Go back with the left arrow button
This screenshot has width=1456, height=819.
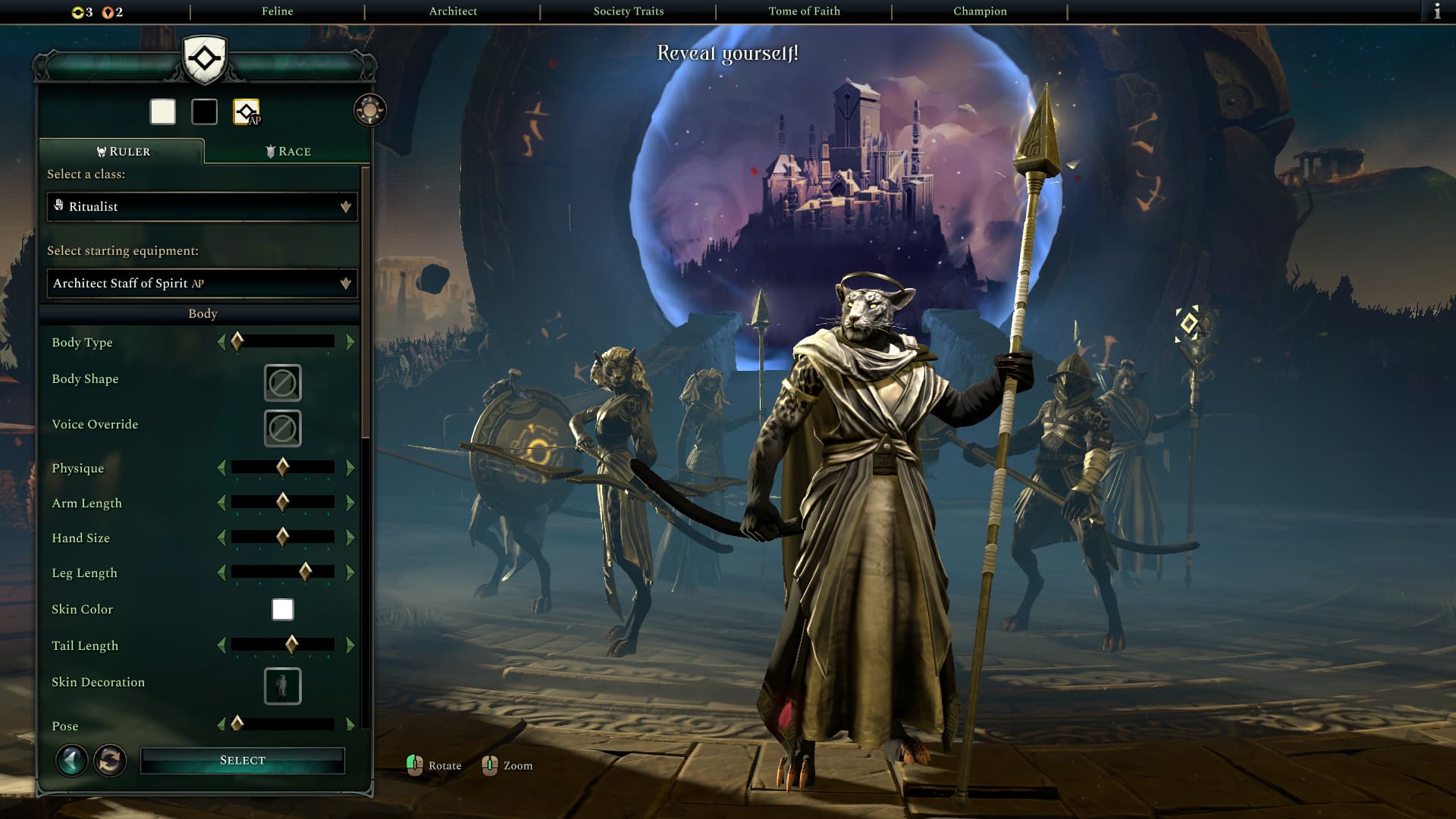(72, 760)
